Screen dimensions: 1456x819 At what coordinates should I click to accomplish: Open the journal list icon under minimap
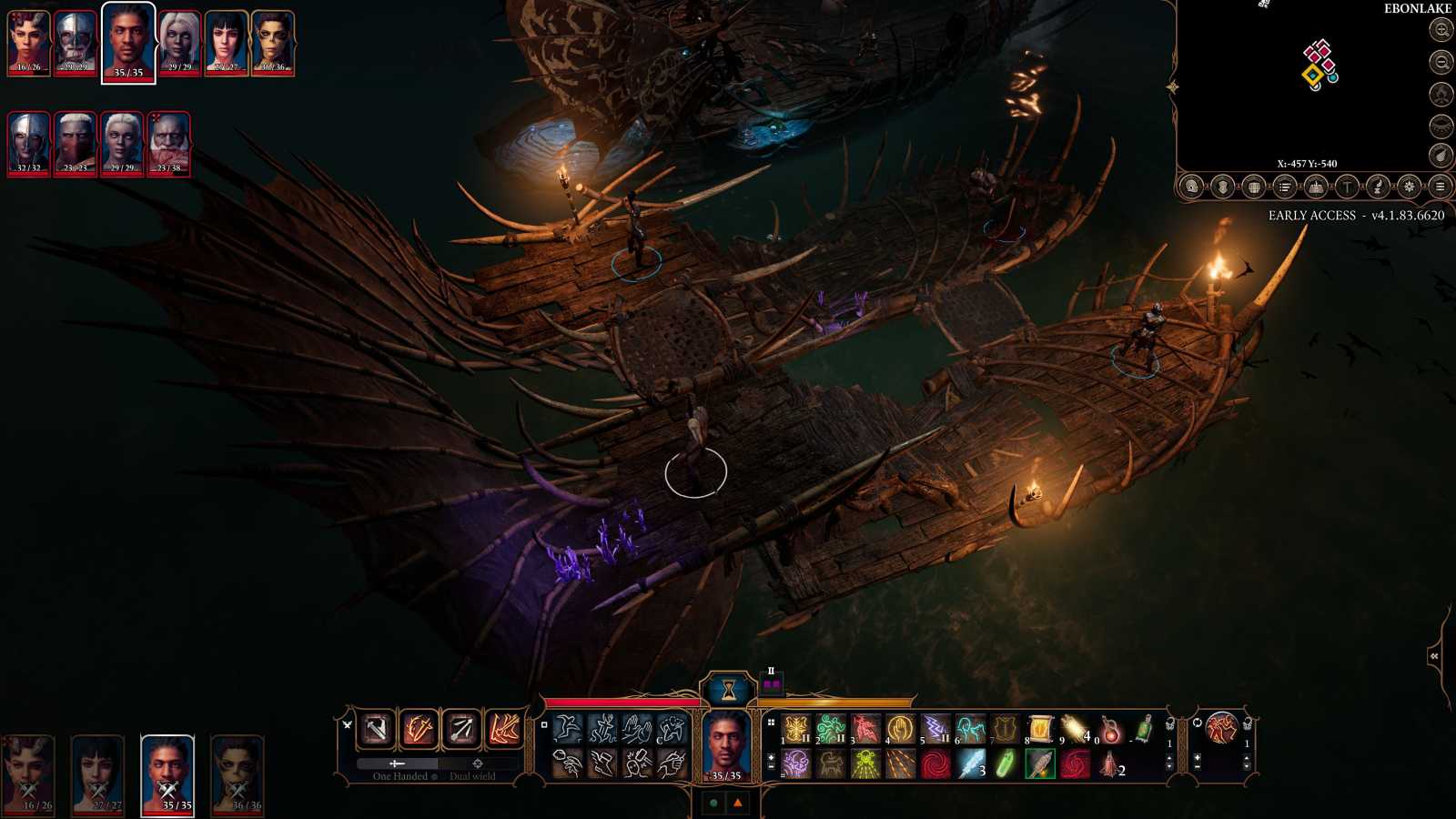(x=1285, y=187)
